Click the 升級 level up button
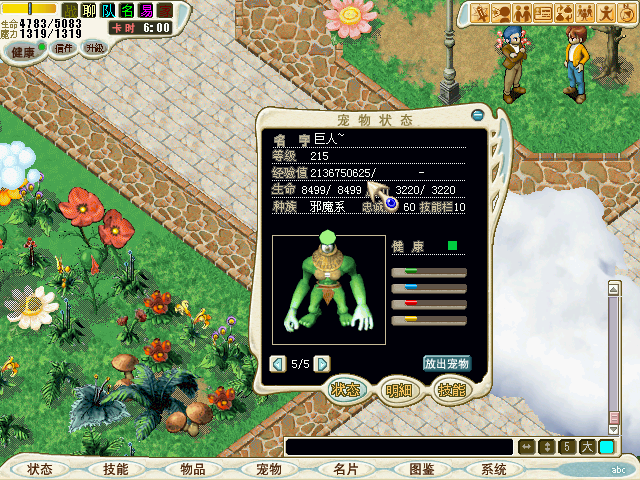The height and width of the screenshot is (480, 640). click(94, 48)
